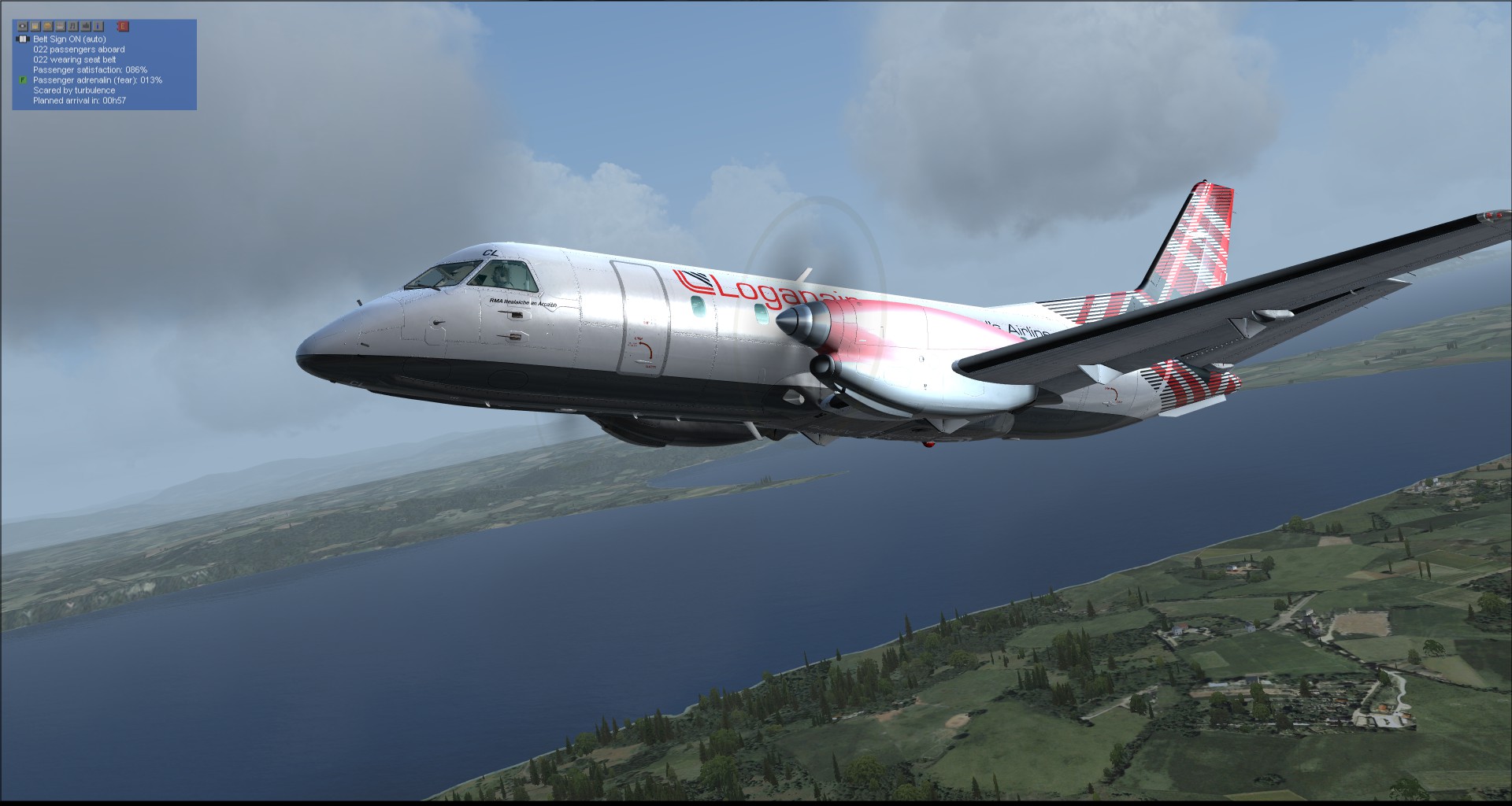Click the Passenger satisfaction 086% readout
This screenshot has width=1512, height=806.
point(90,69)
